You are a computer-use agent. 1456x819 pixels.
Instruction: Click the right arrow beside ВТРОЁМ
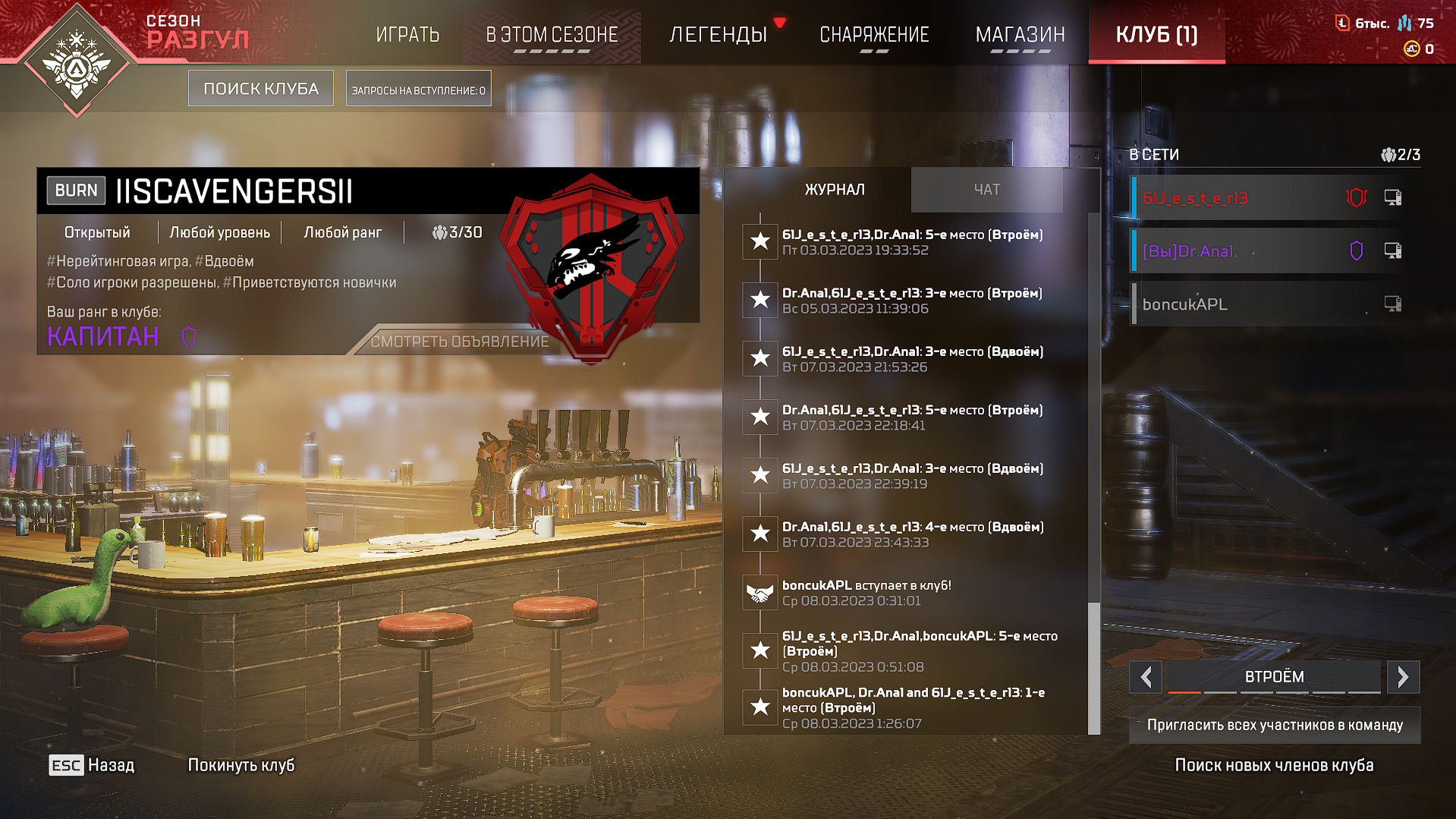tap(1403, 676)
